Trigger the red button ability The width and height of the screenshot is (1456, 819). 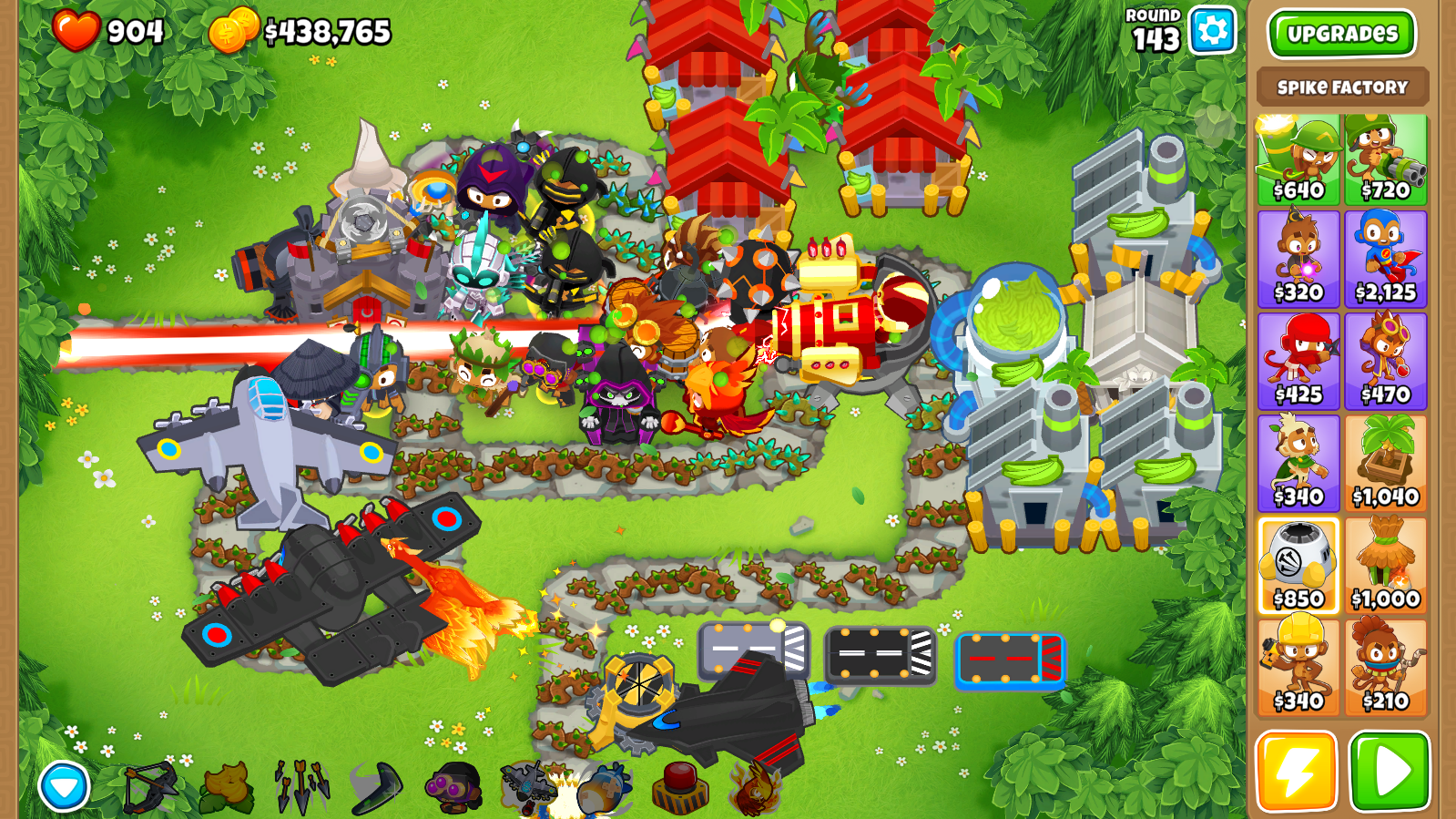click(x=680, y=787)
